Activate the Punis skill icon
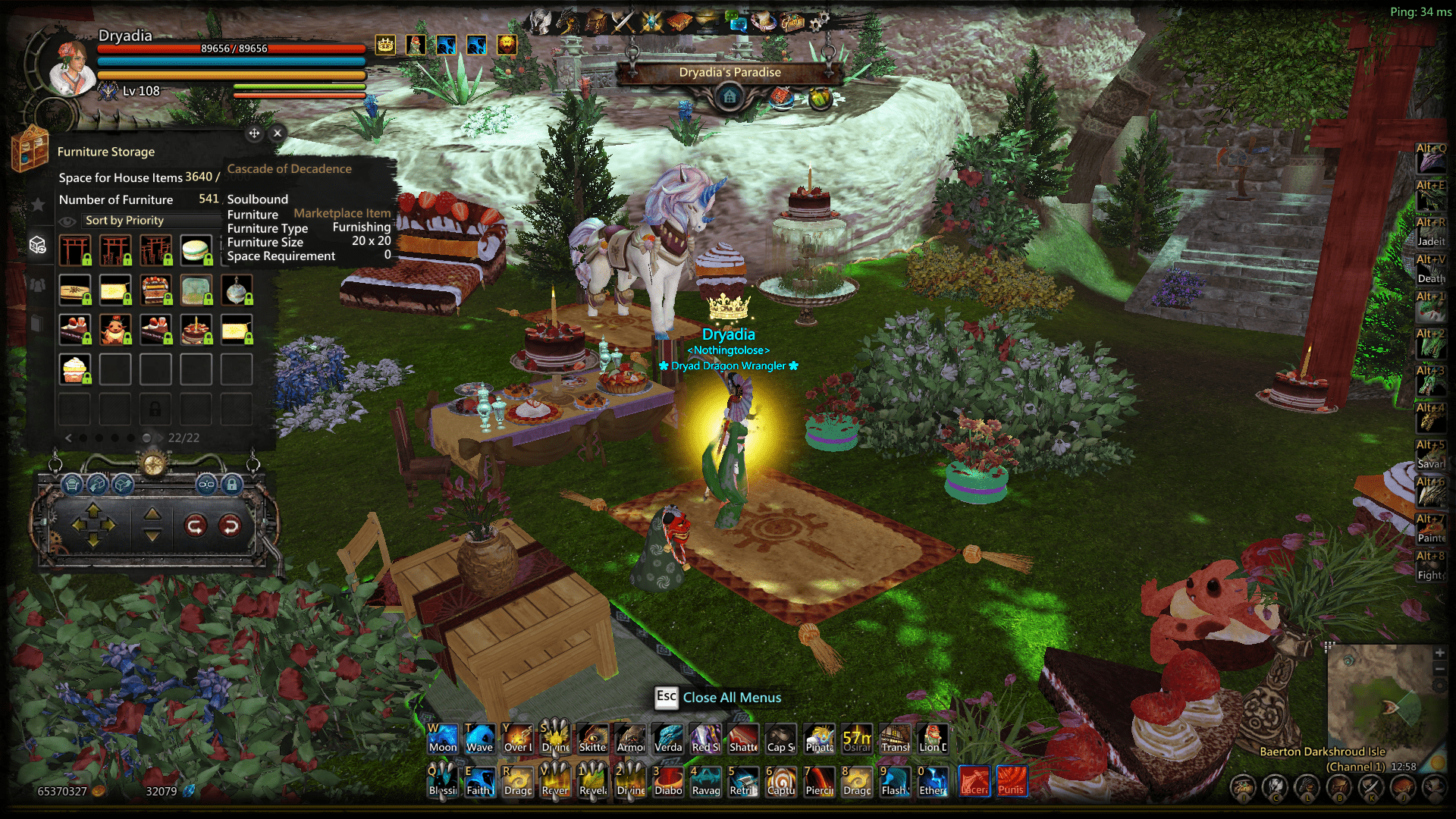The width and height of the screenshot is (1456, 819). click(1011, 781)
